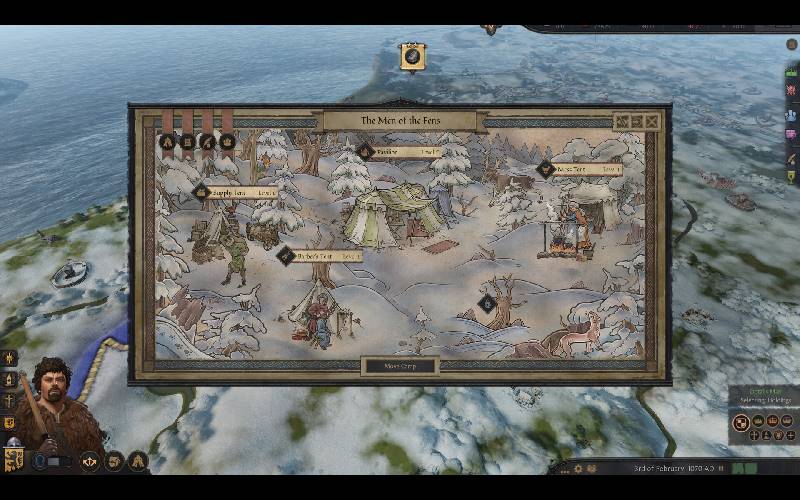Click the Move Camp button
Viewport: 800px width, 500px height.
tap(400, 366)
